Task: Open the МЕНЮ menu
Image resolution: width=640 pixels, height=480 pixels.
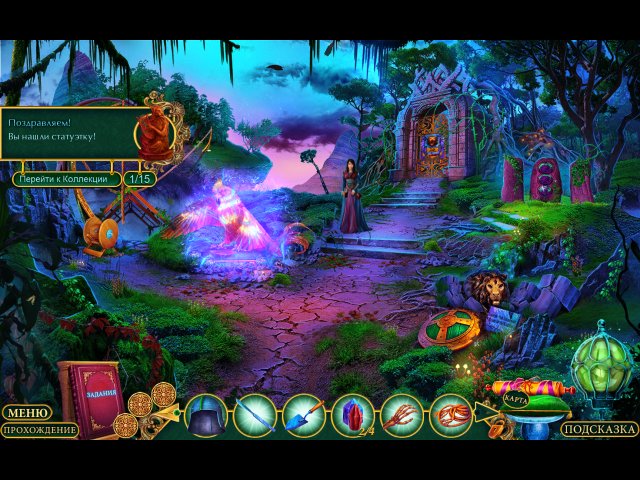Action: 25,412
